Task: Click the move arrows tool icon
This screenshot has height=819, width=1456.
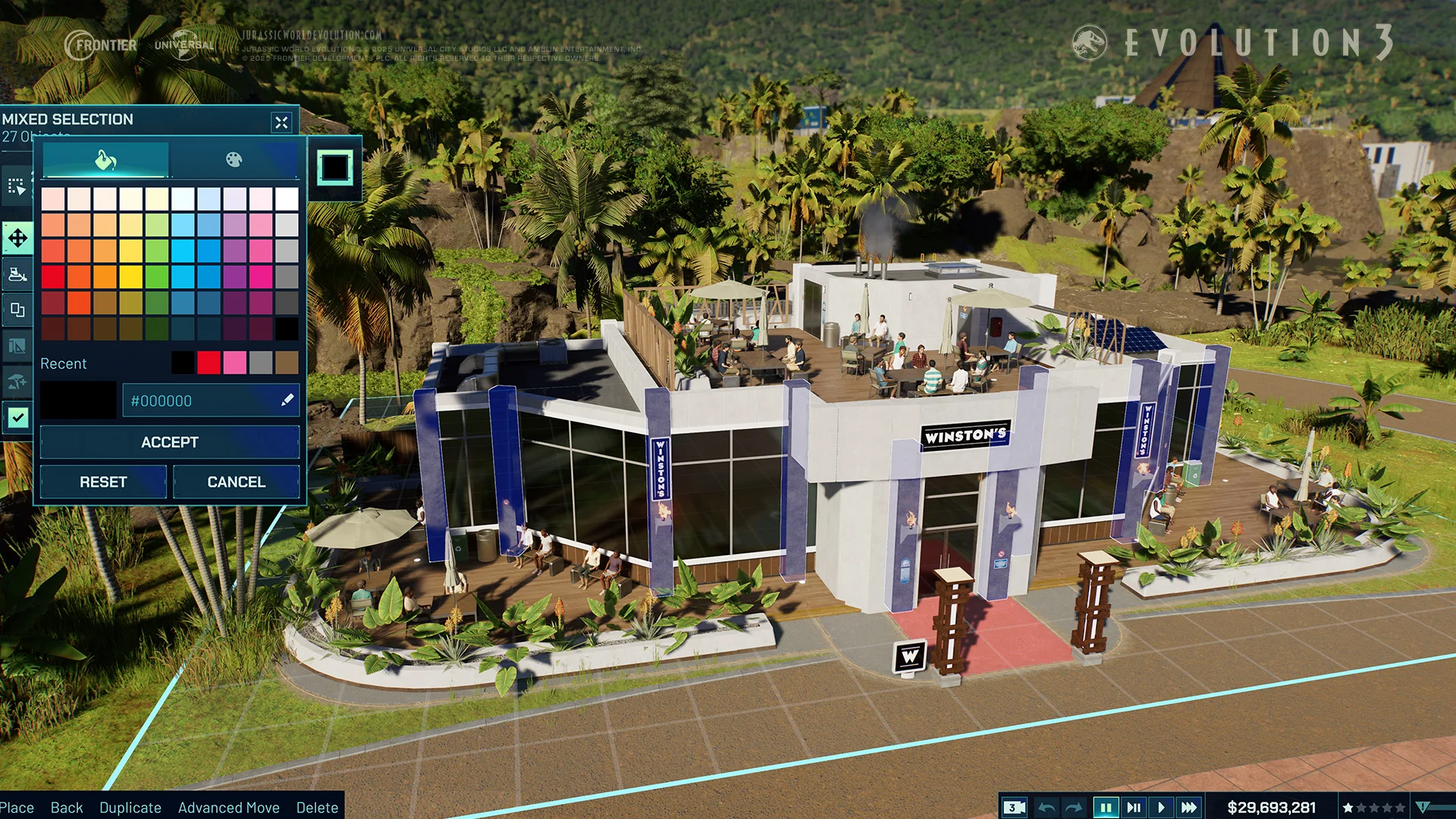Action: pos(17,238)
